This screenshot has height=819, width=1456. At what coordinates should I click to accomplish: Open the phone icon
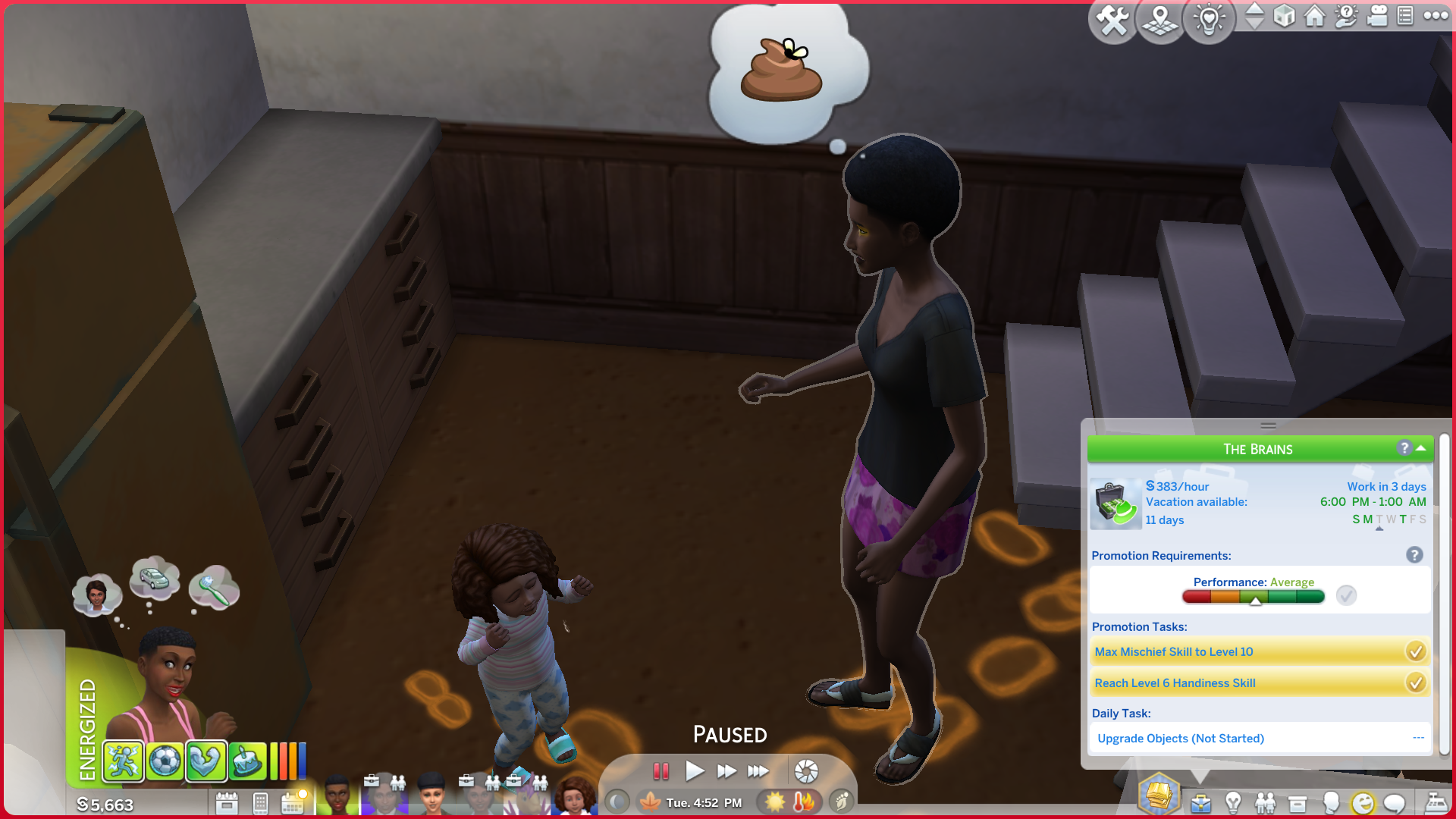260,803
